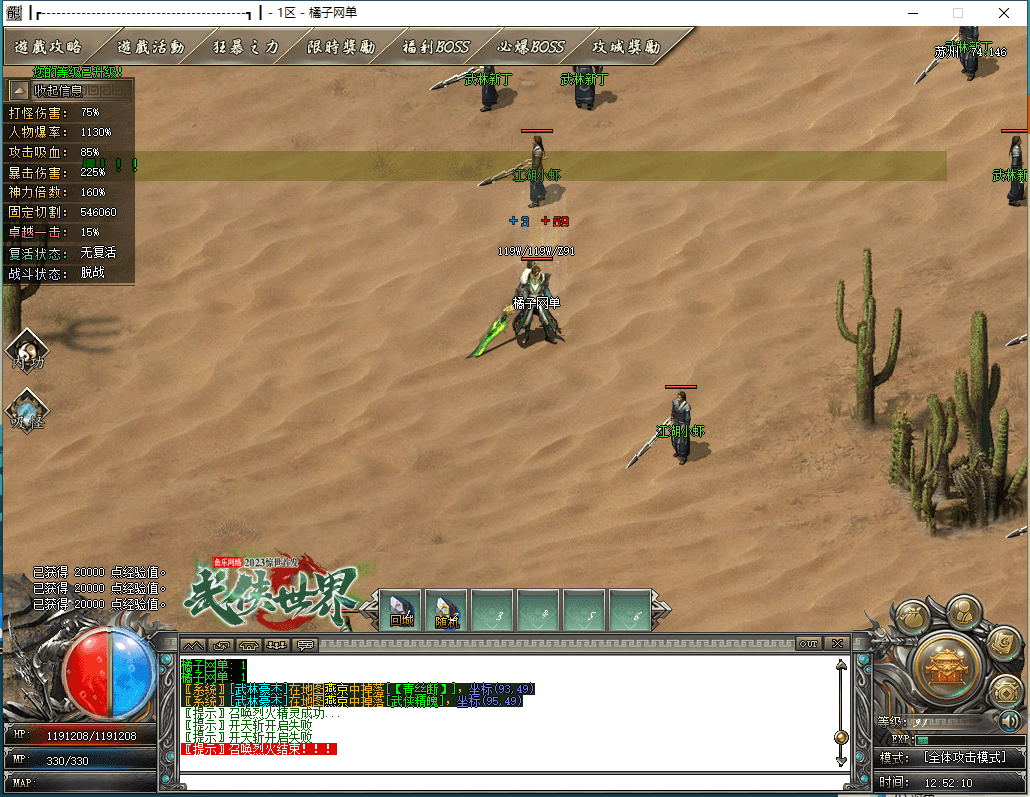Open the 遊戲活動 events menu

[x=150, y=47]
